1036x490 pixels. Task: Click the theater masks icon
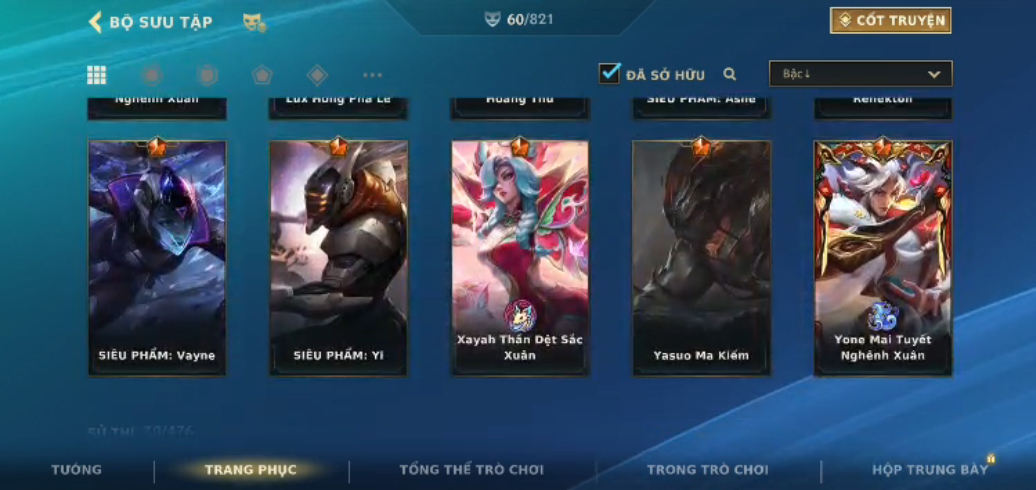pyautogui.click(x=254, y=22)
